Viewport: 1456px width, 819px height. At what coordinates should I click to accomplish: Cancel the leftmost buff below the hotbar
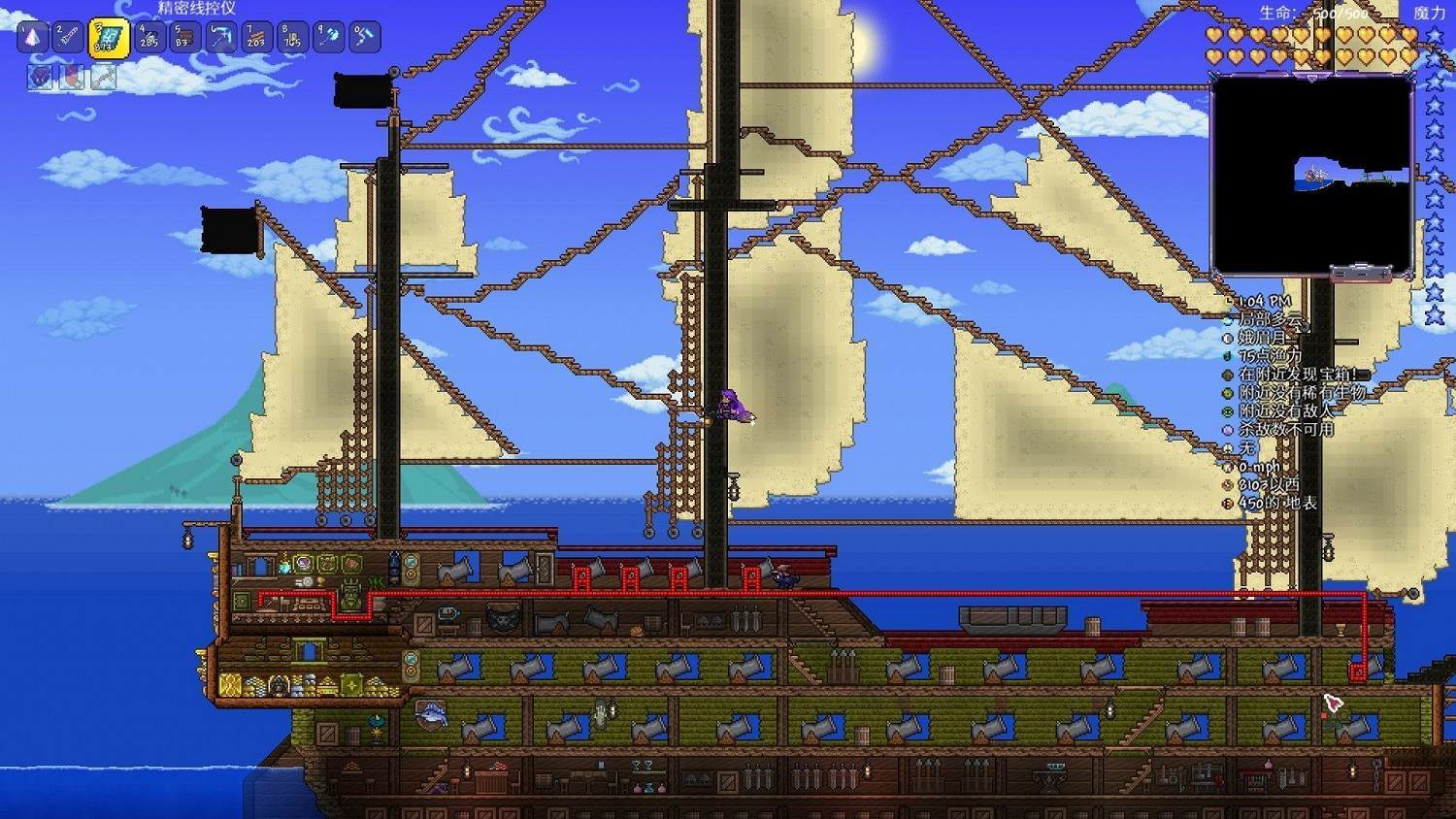[39, 78]
